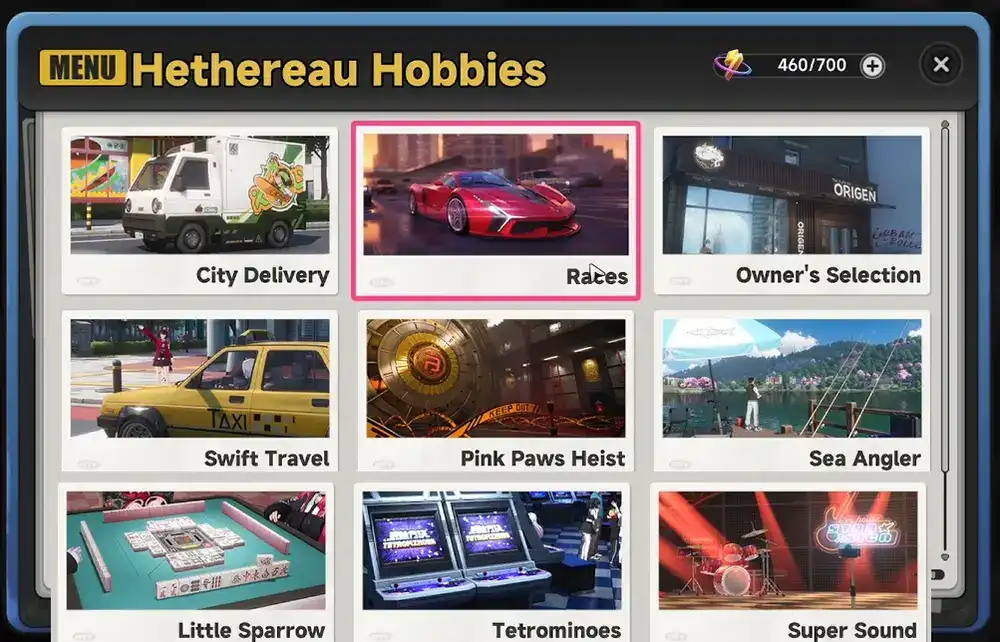
Task: Open the Sea Angler fishing hobby
Action: coord(792,390)
